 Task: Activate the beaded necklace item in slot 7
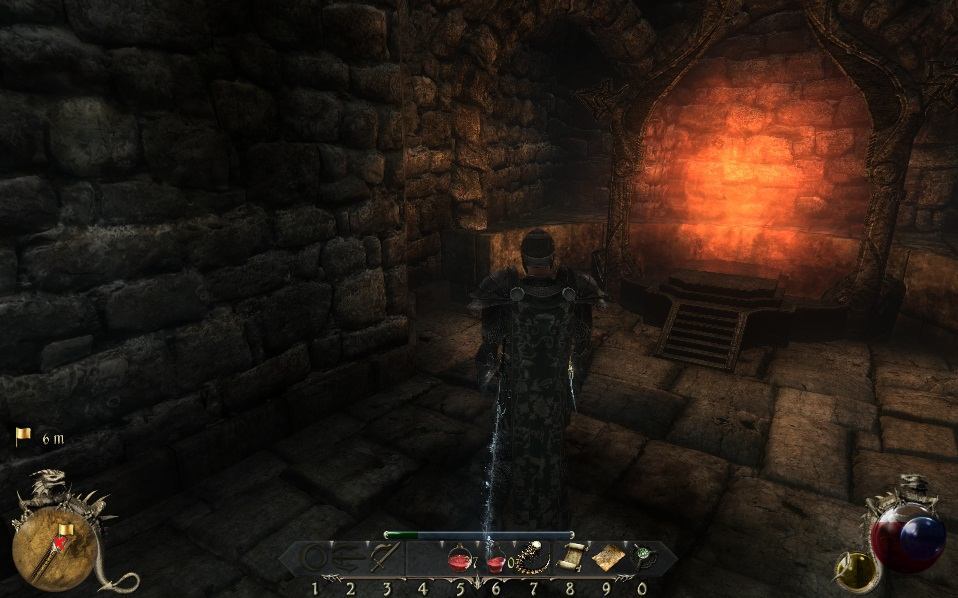click(x=530, y=558)
